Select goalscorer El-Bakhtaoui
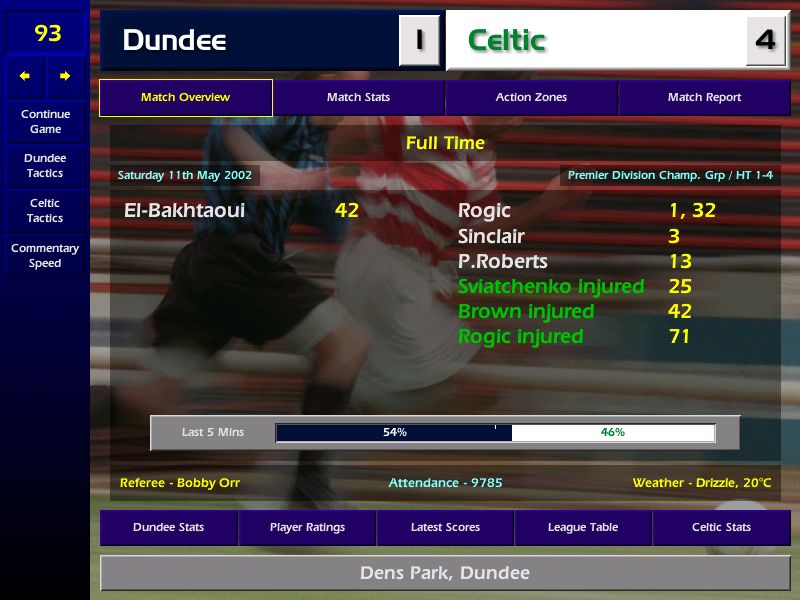The height and width of the screenshot is (600, 800). pos(184,210)
